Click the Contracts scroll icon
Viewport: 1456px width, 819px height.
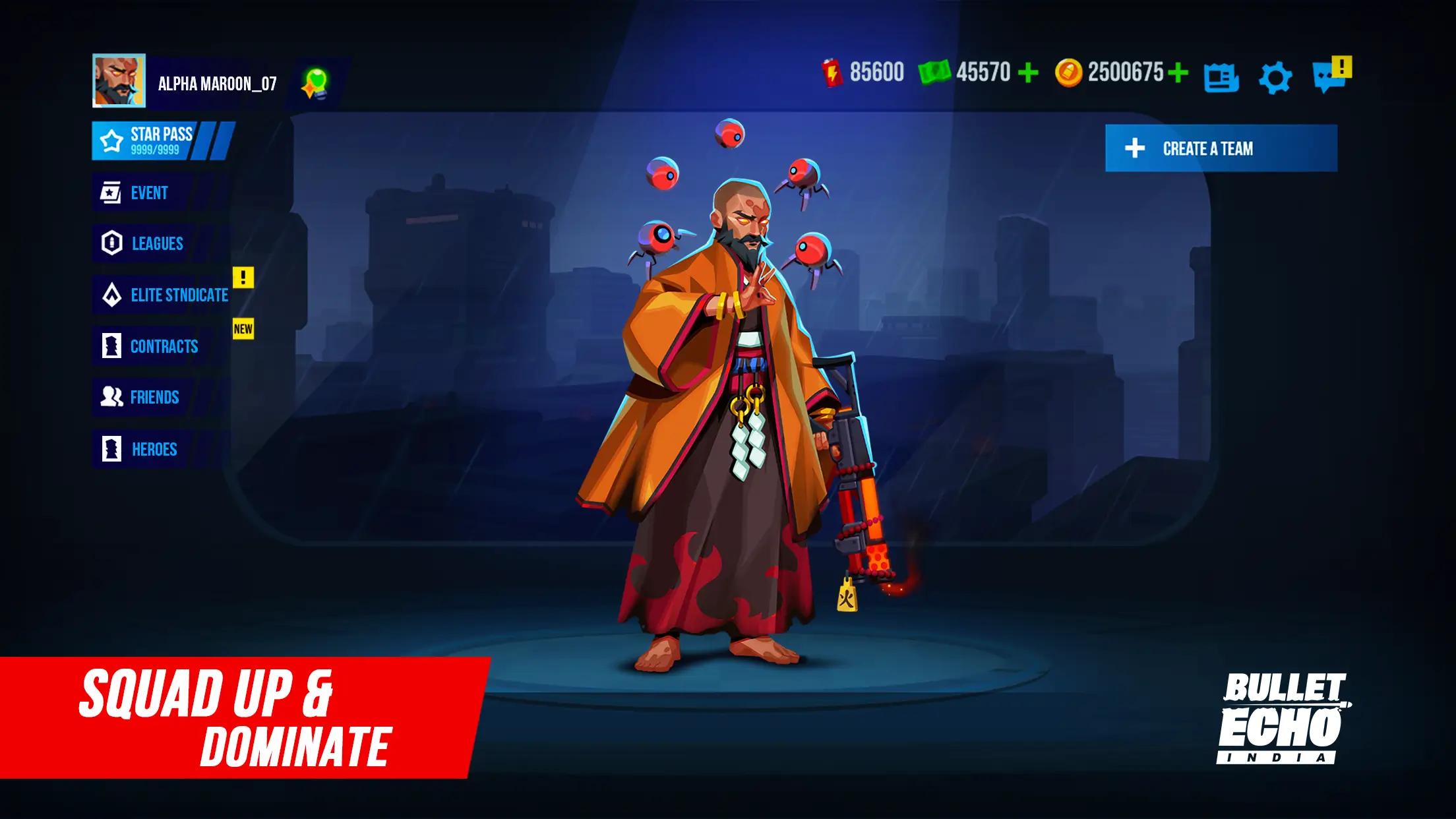tap(113, 346)
